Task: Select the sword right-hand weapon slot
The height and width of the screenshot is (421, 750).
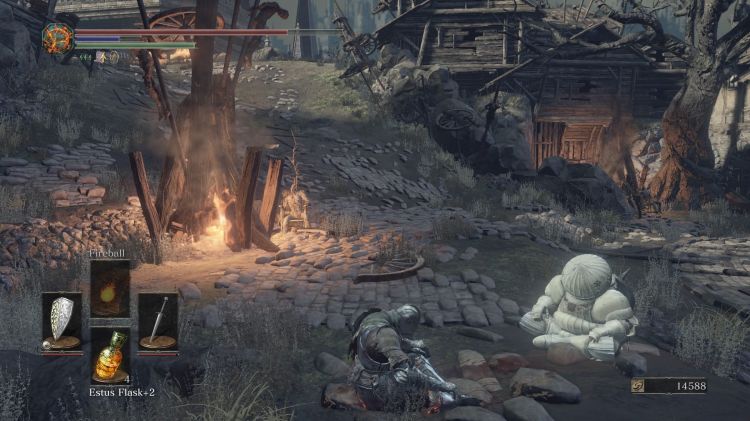Action: coord(158,322)
